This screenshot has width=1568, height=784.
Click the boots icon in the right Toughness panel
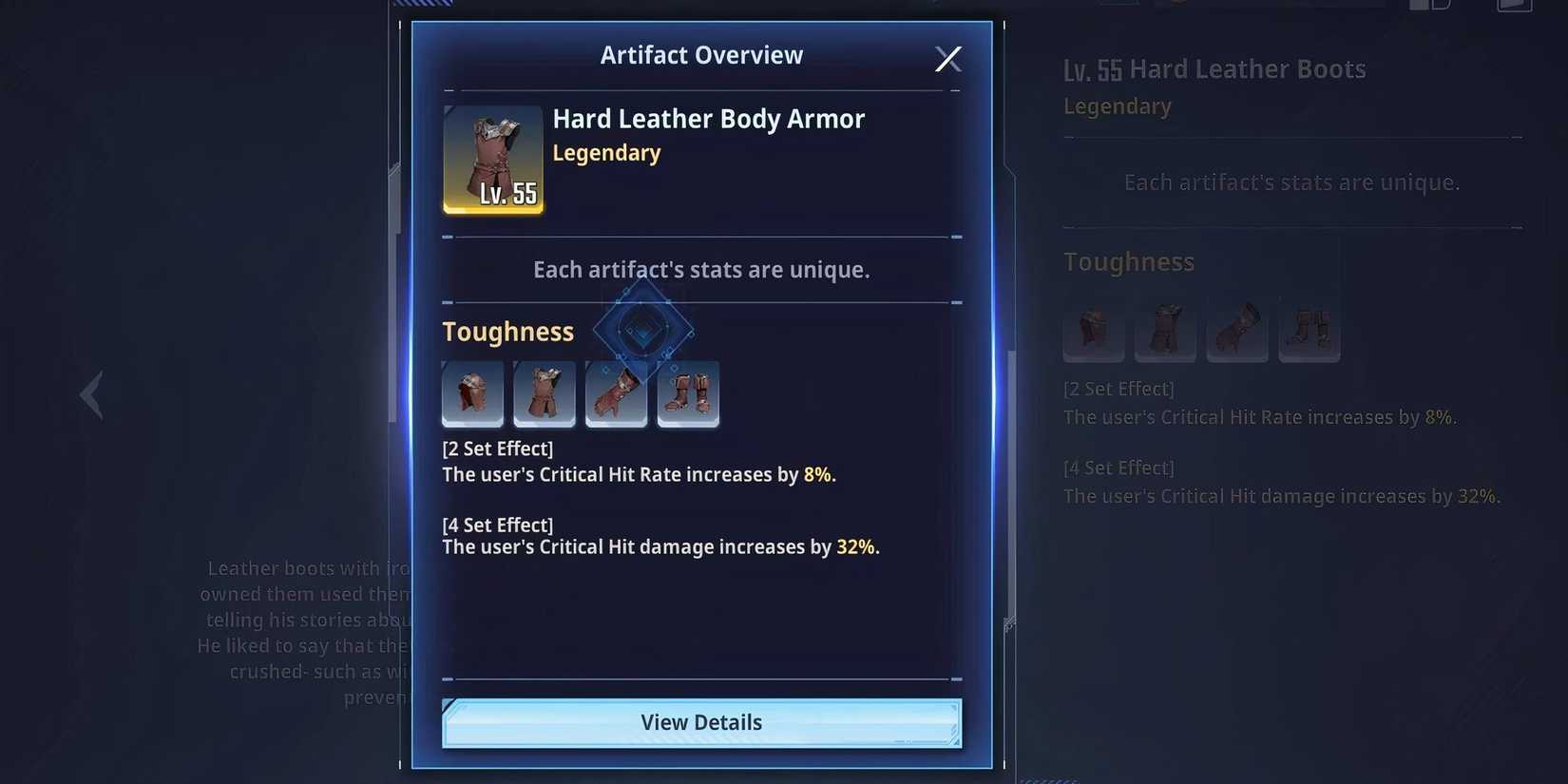click(1310, 332)
